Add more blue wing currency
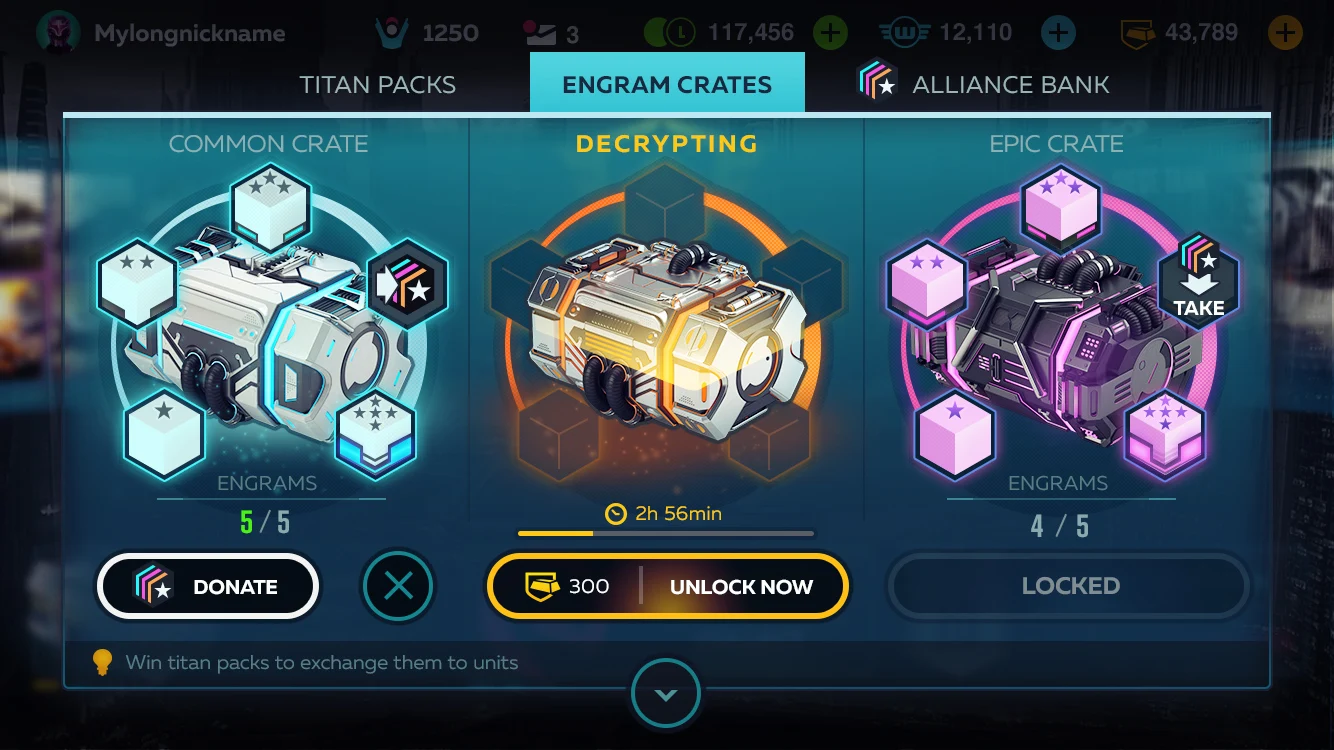Viewport: 1334px width, 750px height. point(1058,33)
